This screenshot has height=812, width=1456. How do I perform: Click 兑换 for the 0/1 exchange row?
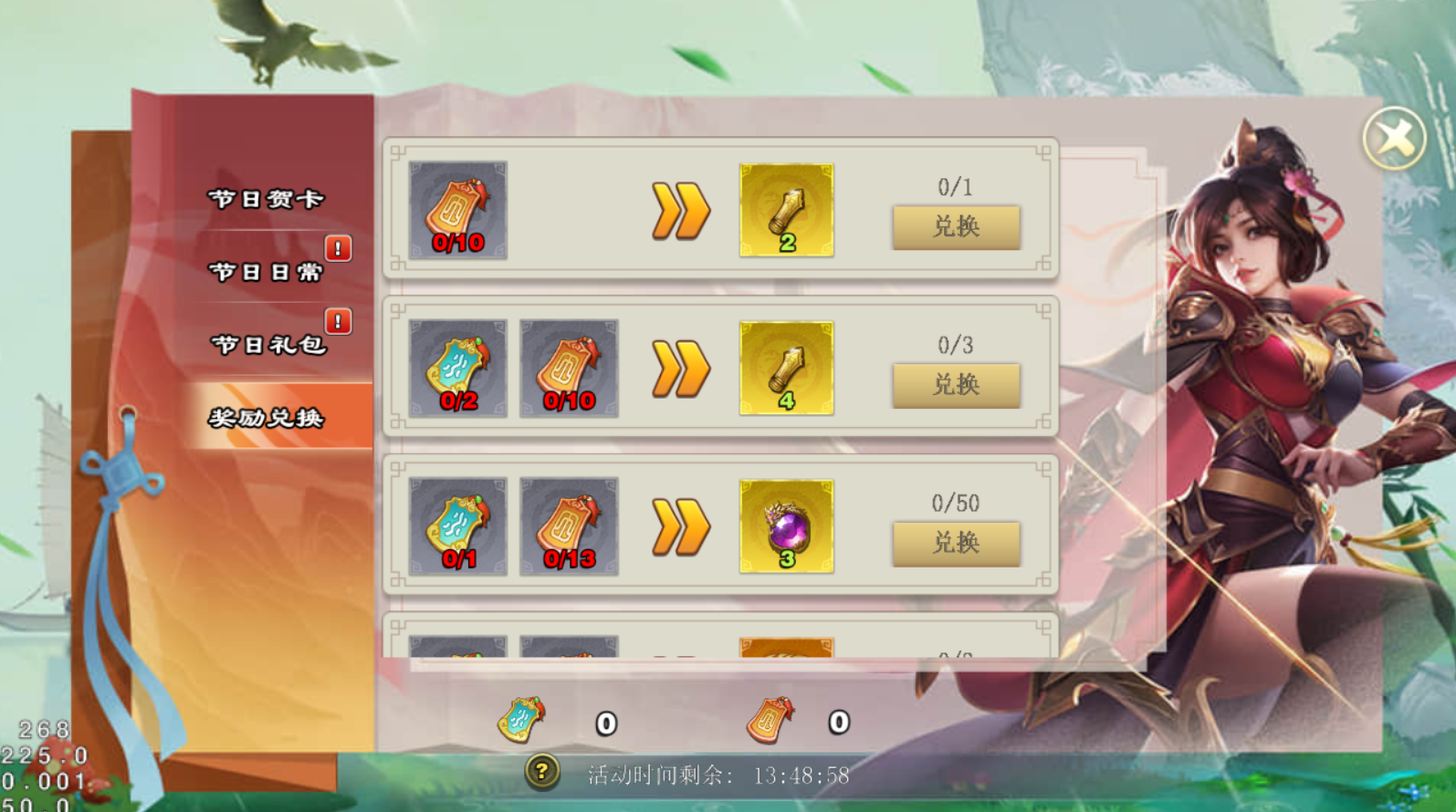956,227
